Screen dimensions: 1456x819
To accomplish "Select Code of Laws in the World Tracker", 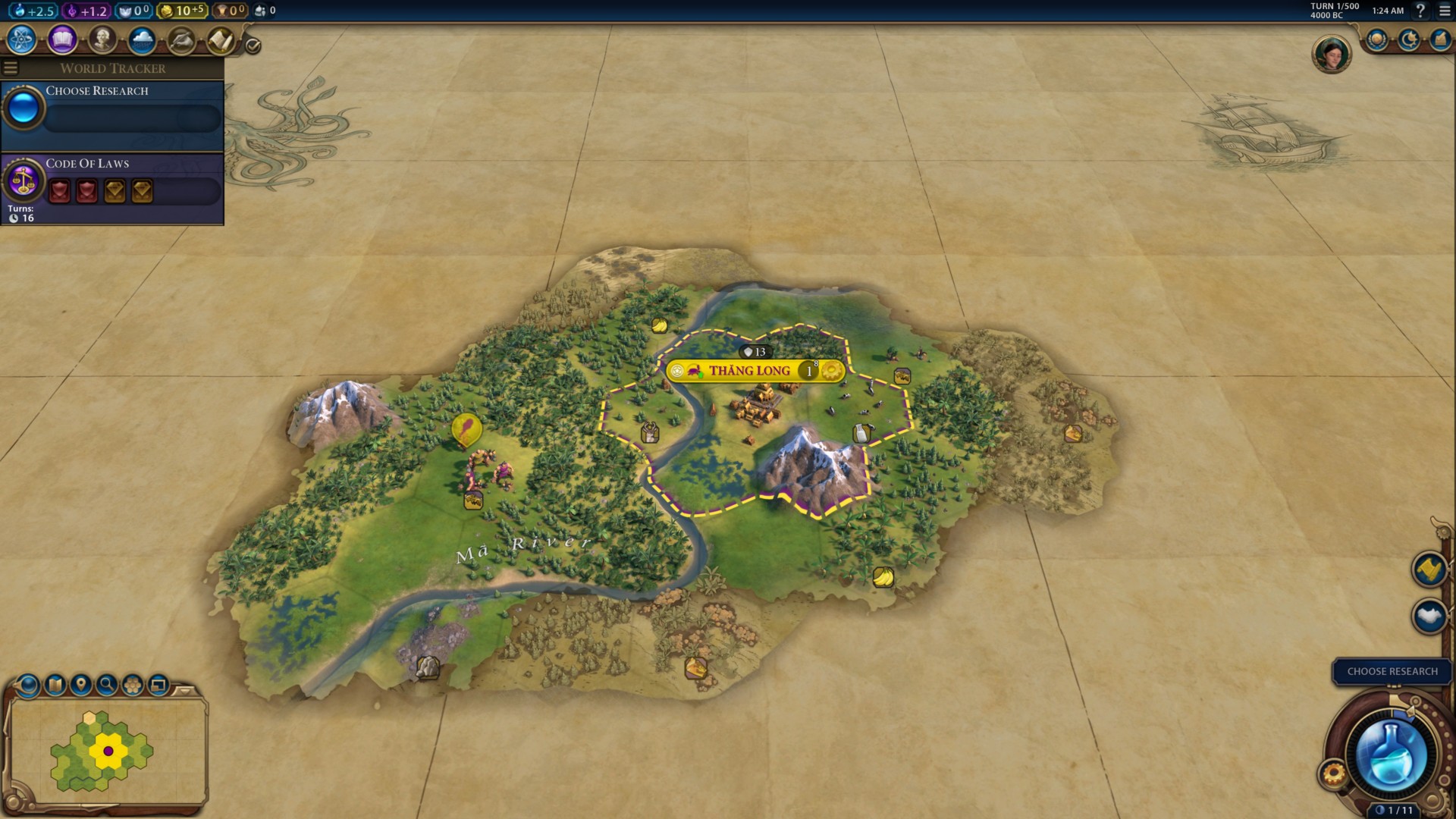I will coord(87,163).
